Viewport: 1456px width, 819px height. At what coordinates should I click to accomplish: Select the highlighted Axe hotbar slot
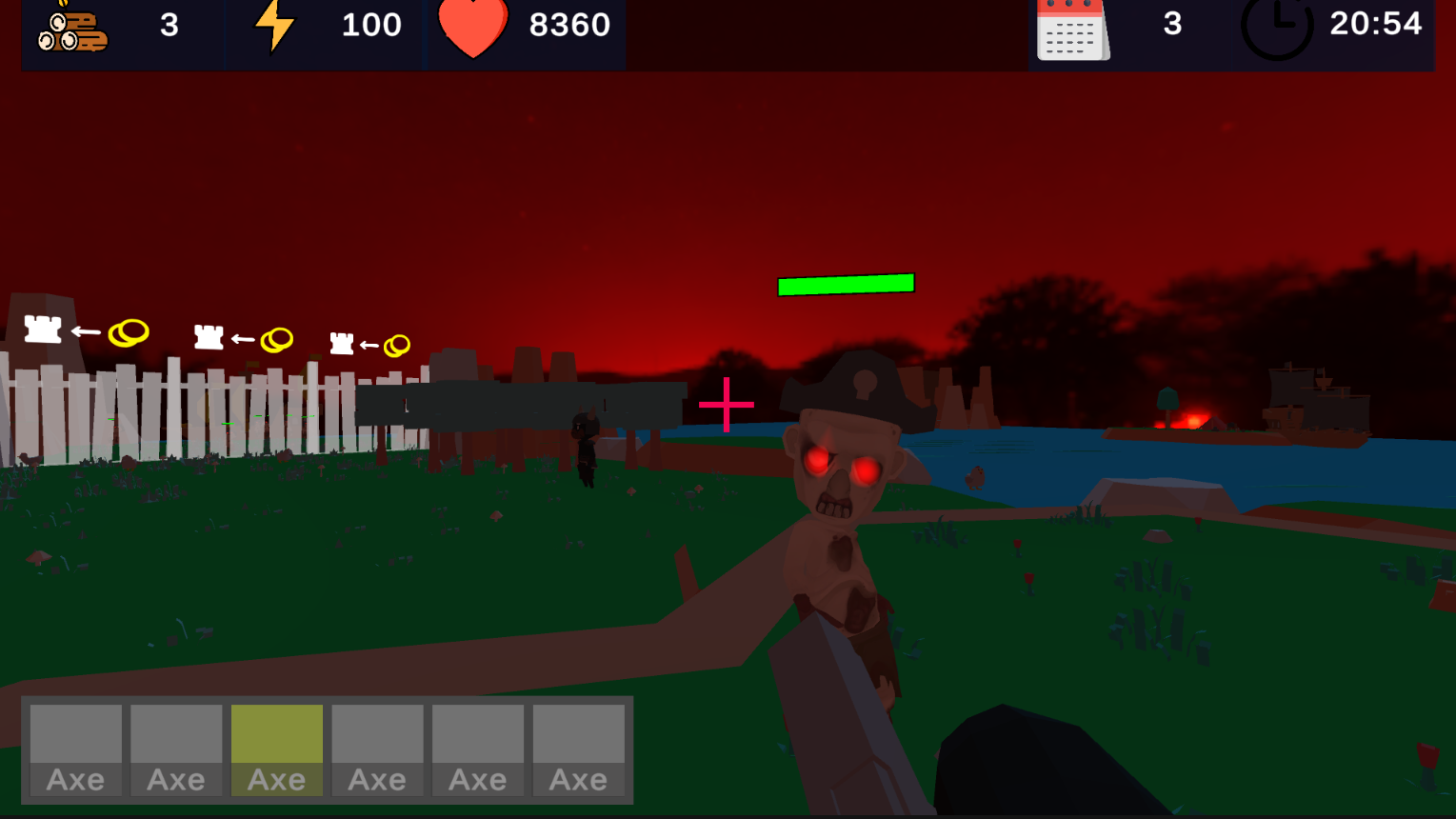point(277,749)
